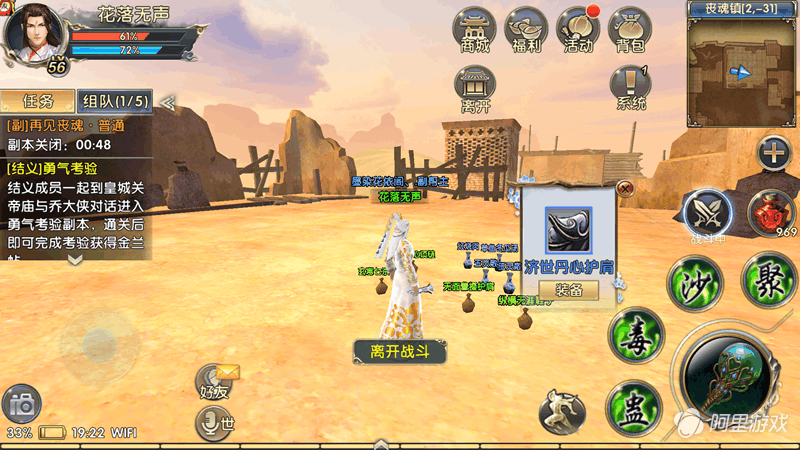Activate the 蛊 skill
The width and height of the screenshot is (800, 450).
tap(633, 408)
